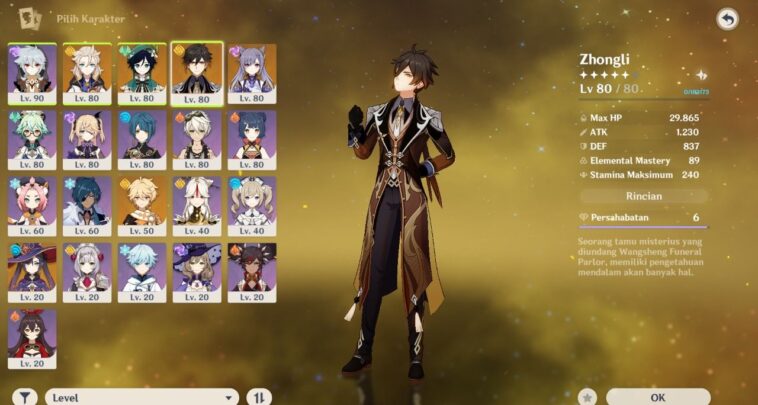This screenshot has height=405, width=758.
Task: Pick Xingqiu's portrait
Action: [141, 139]
